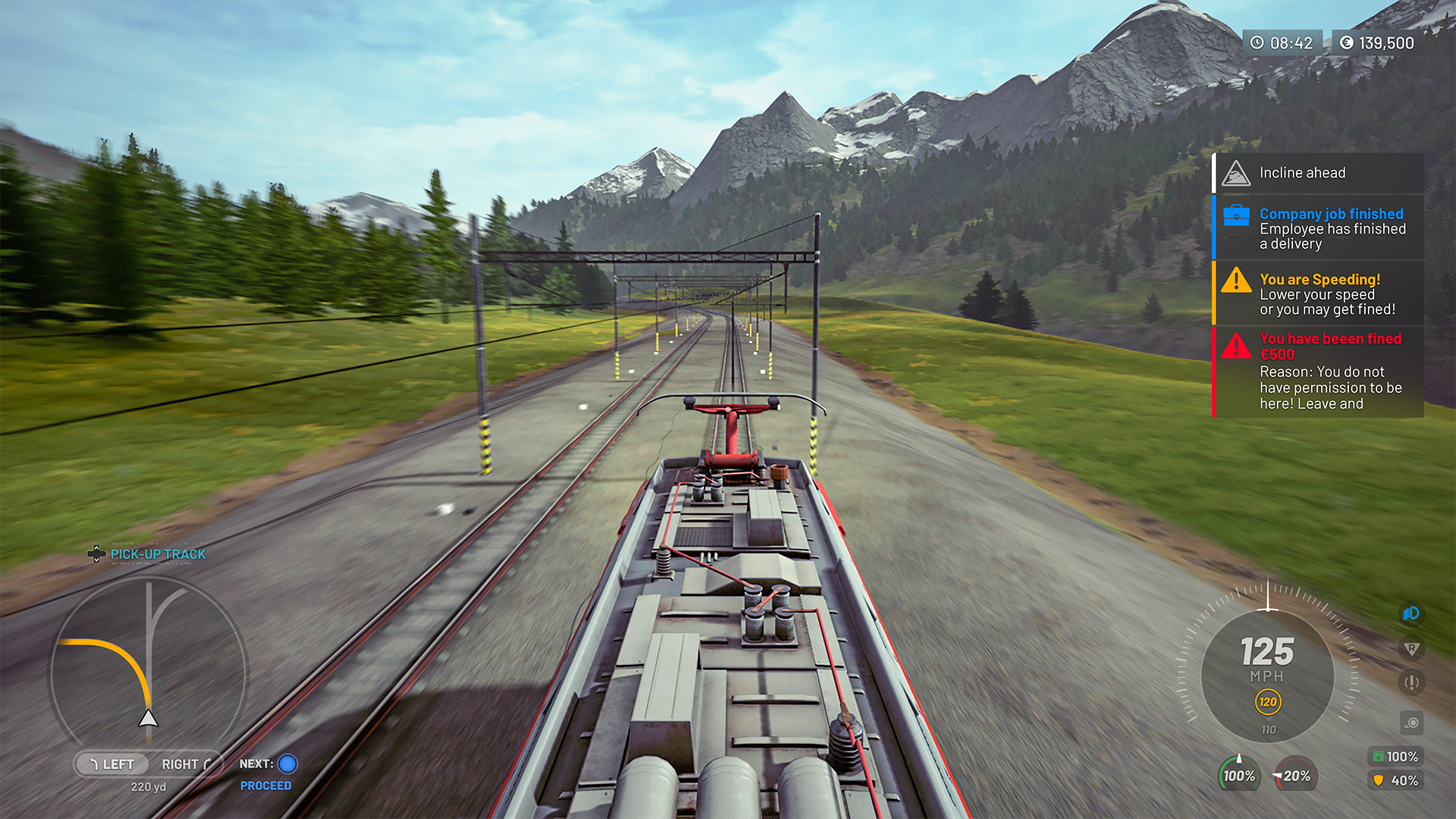Click the sander wheel icon
The width and height of the screenshot is (1456, 819).
(1411, 723)
